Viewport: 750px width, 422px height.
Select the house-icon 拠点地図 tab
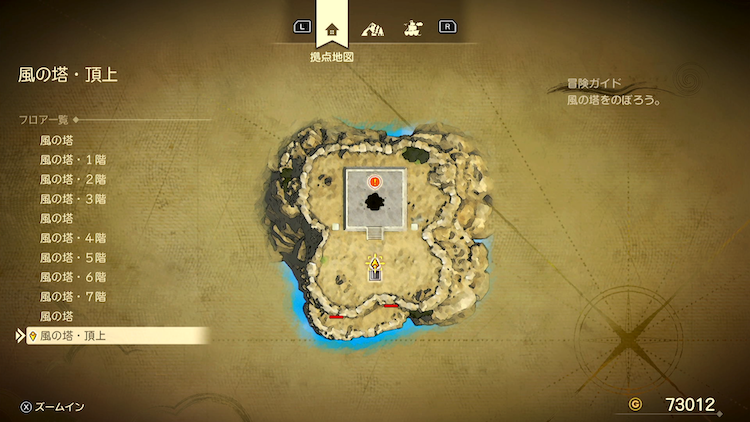pyautogui.click(x=332, y=29)
